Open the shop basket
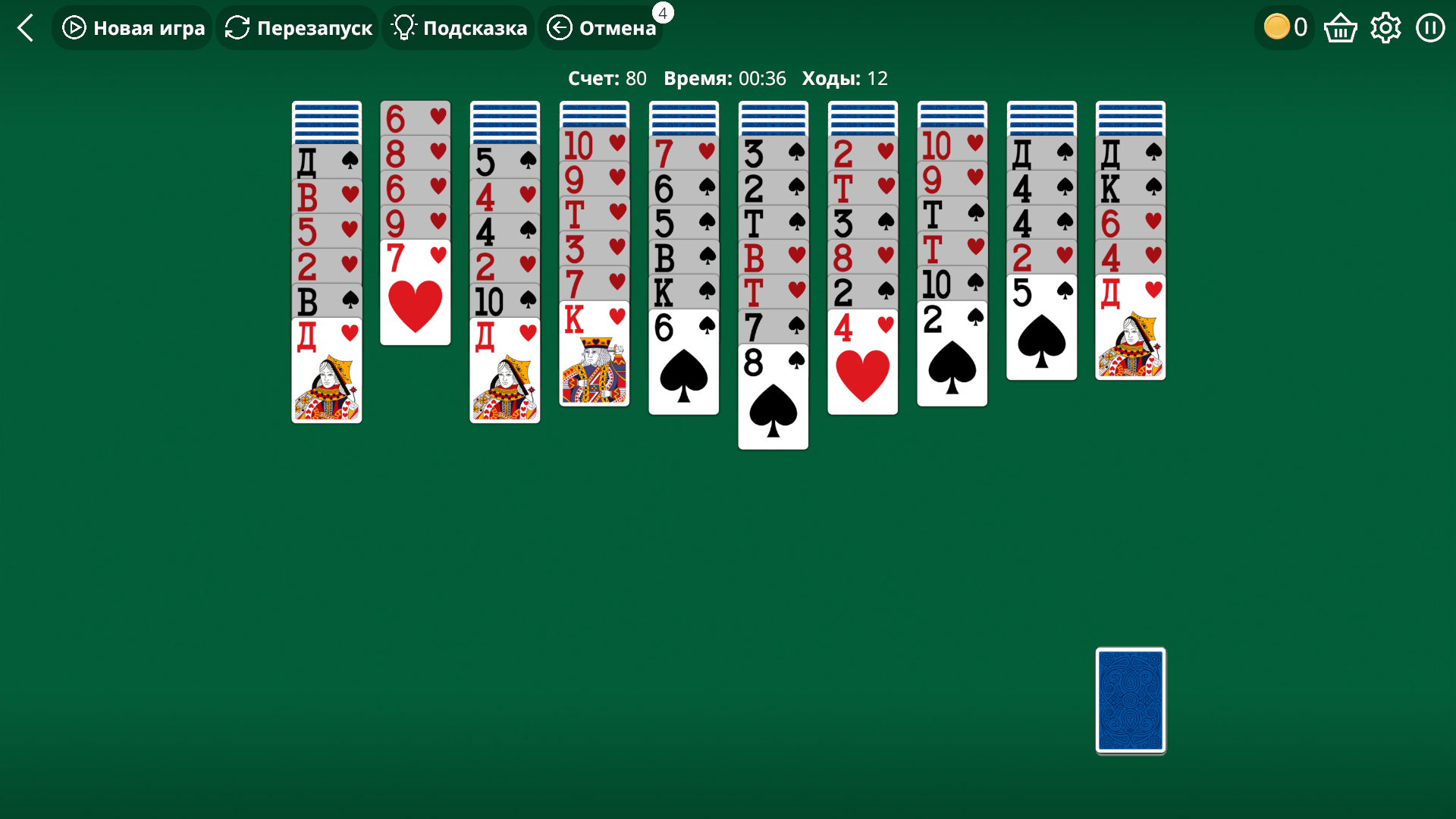The image size is (1456, 819). click(1340, 27)
